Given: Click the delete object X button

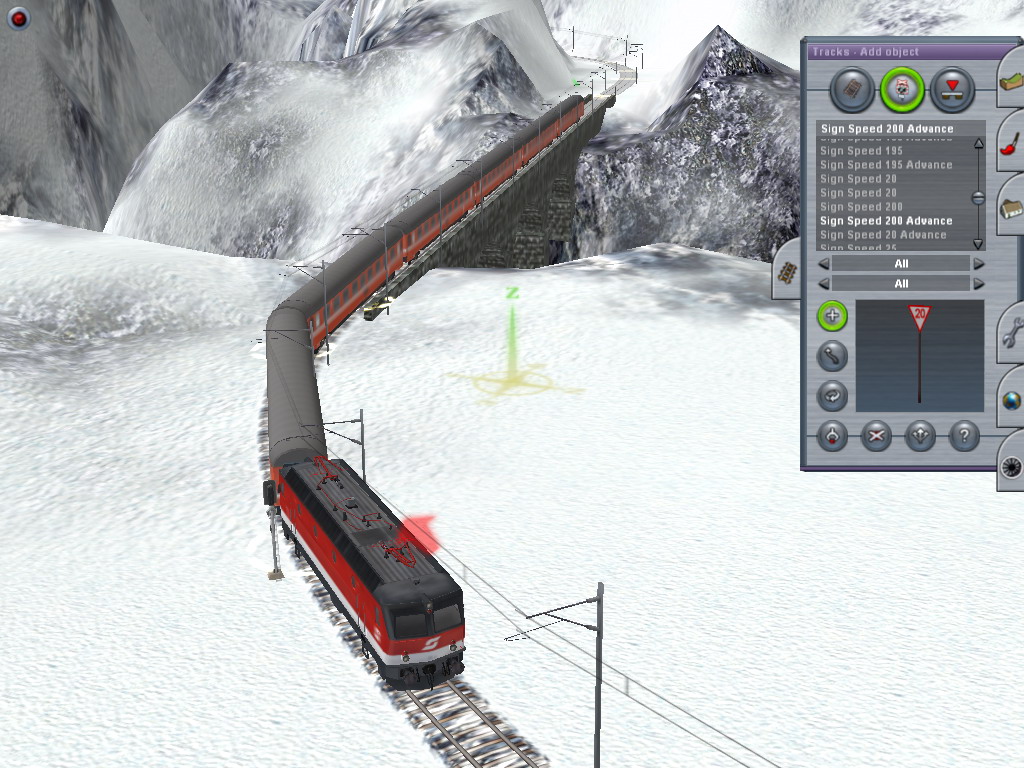Looking at the screenshot, I should (876, 436).
